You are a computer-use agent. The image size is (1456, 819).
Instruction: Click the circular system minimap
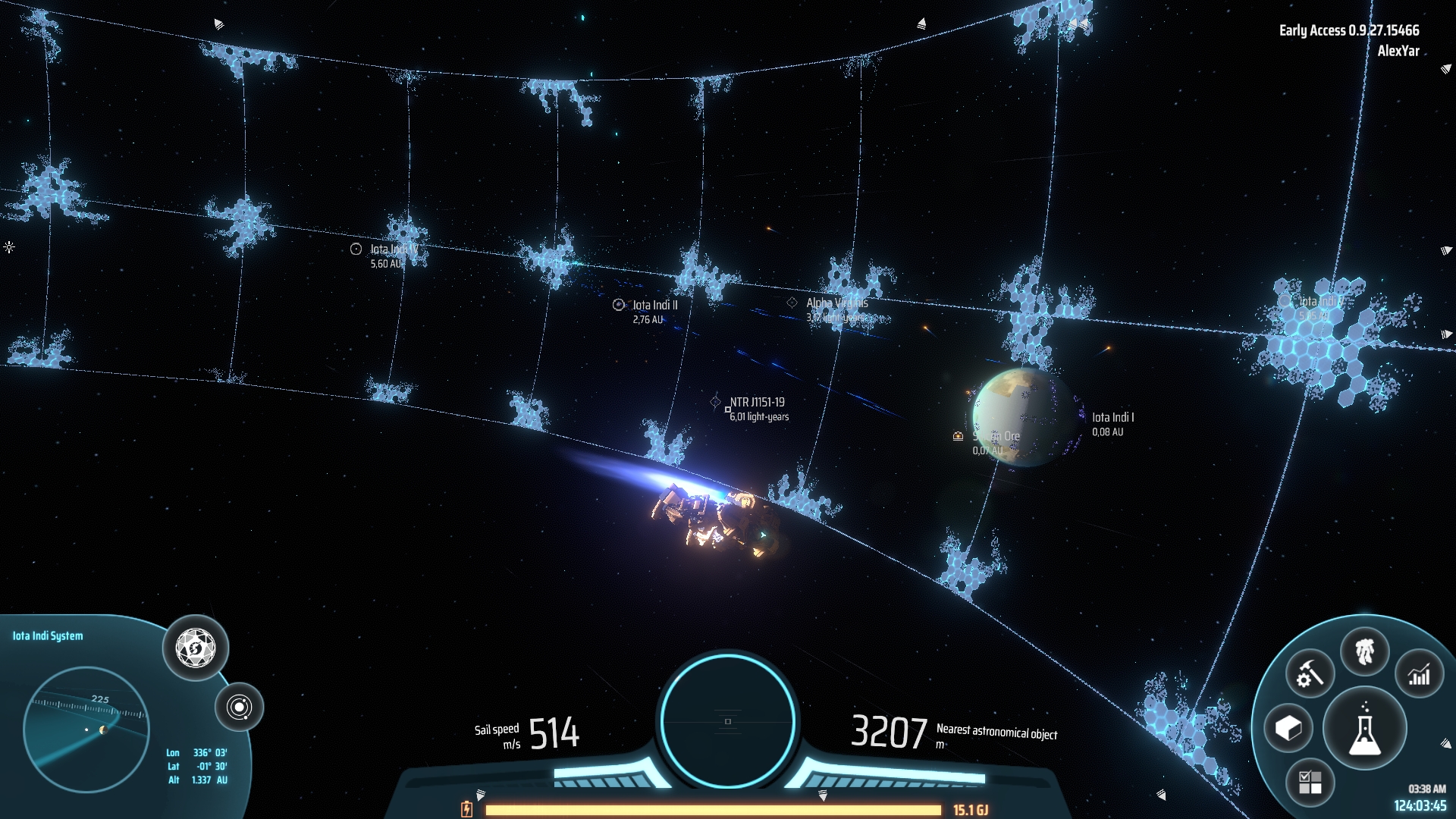[86, 730]
